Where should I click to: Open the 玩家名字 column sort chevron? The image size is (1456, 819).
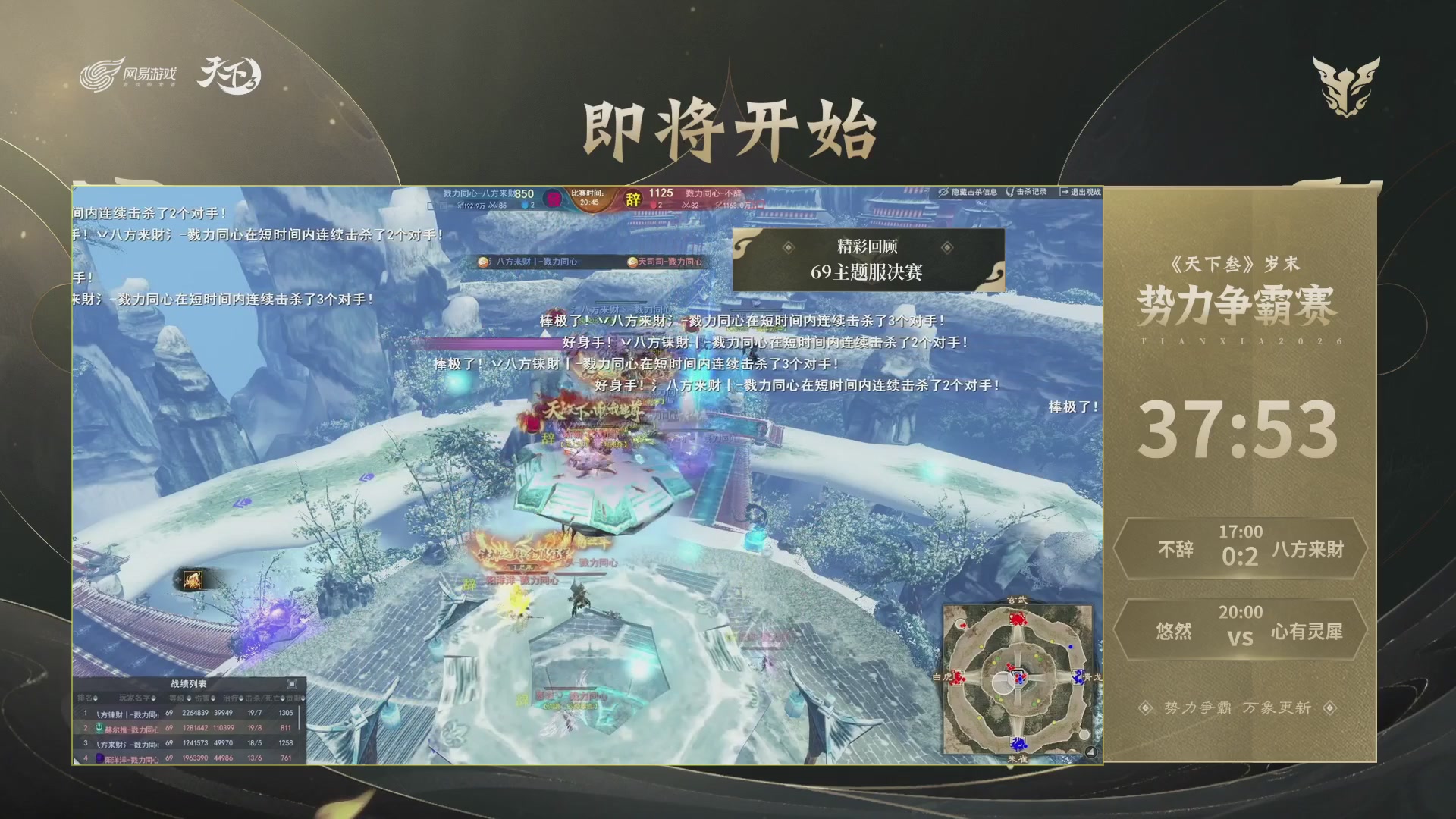(x=152, y=698)
